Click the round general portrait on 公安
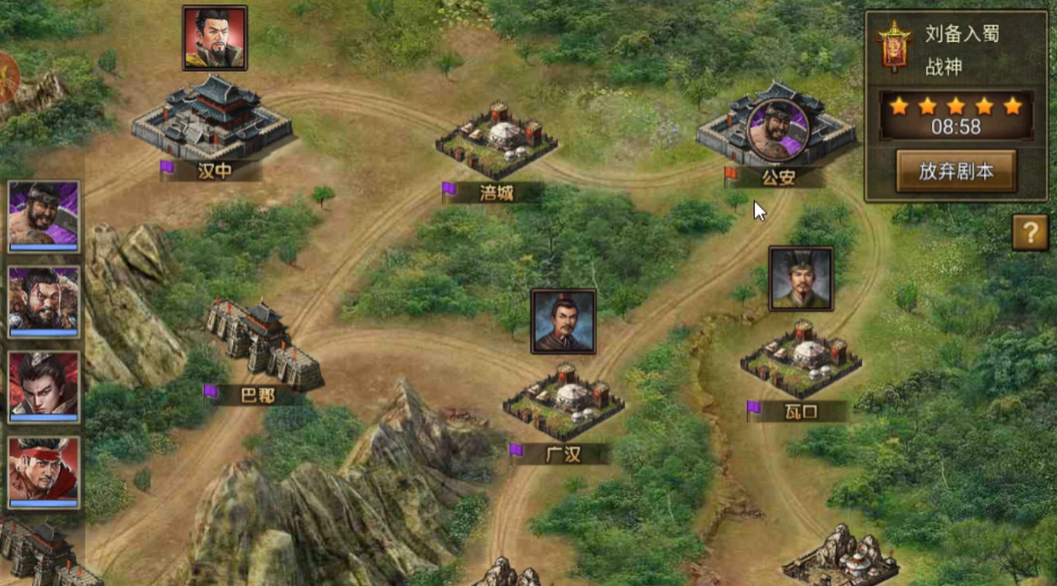This screenshot has height=586, width=1057. 775,129
